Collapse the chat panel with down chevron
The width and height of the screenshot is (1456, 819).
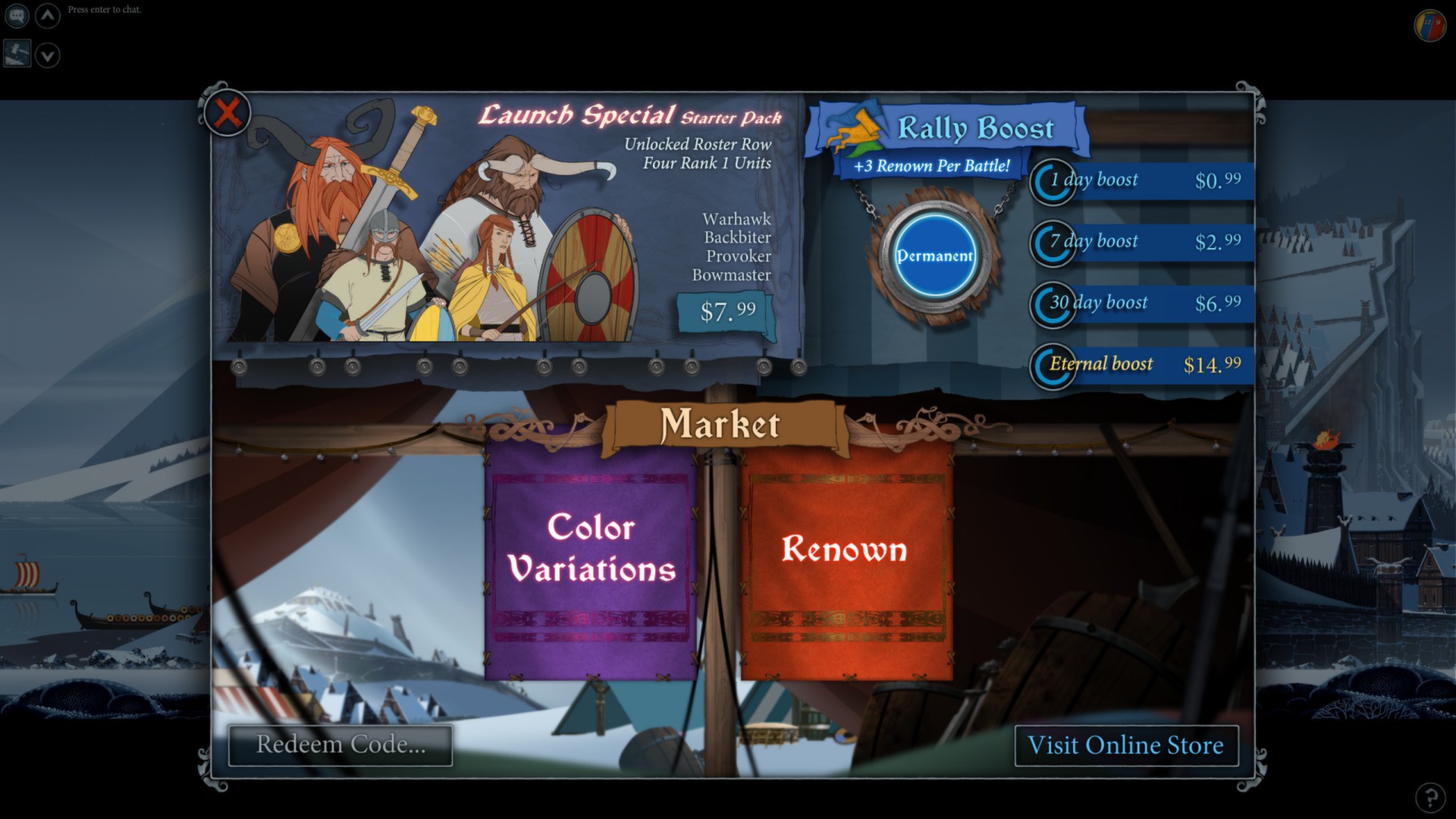point(47,54)
